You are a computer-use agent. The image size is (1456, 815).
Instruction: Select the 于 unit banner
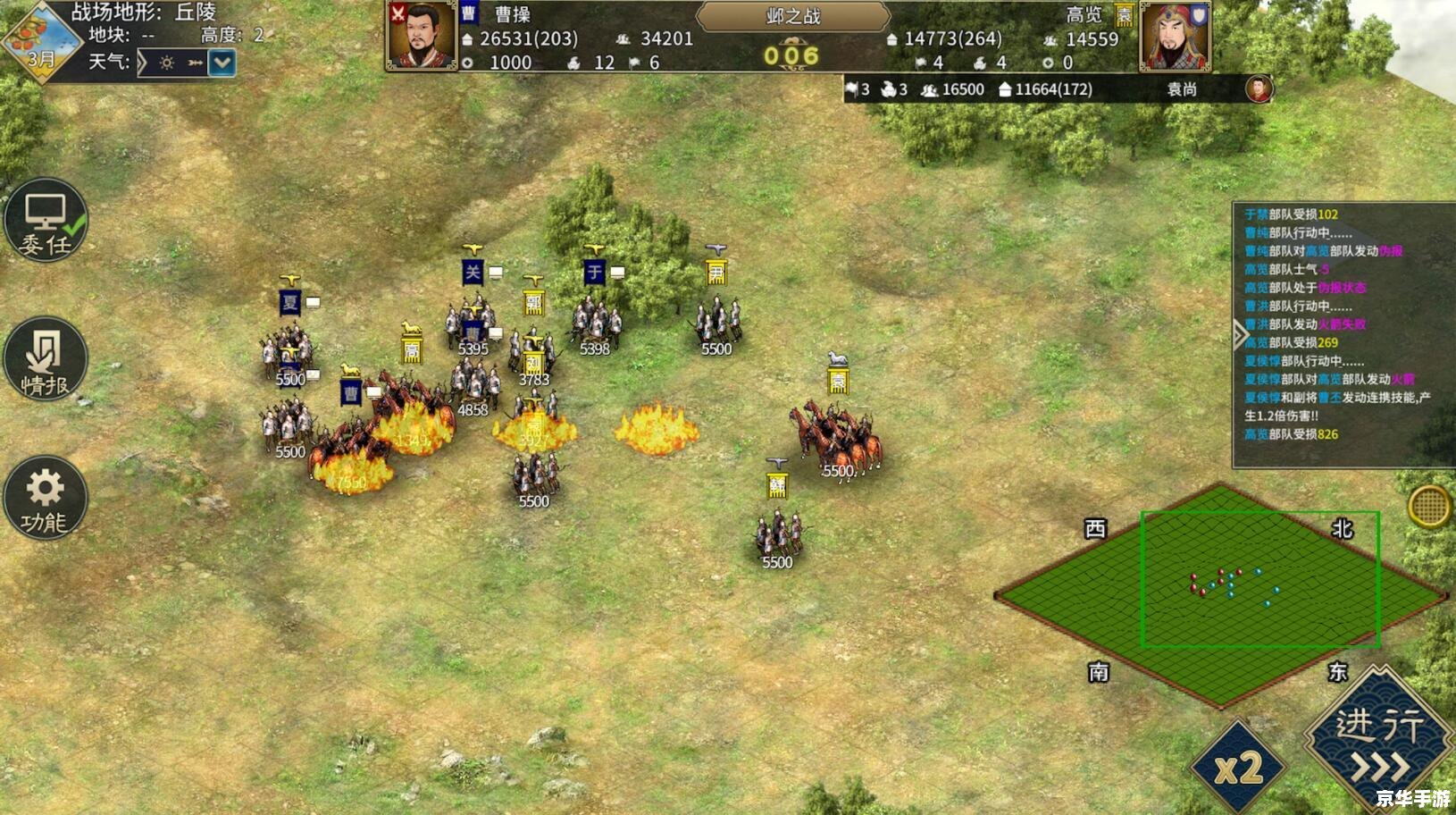coord(595,272)
